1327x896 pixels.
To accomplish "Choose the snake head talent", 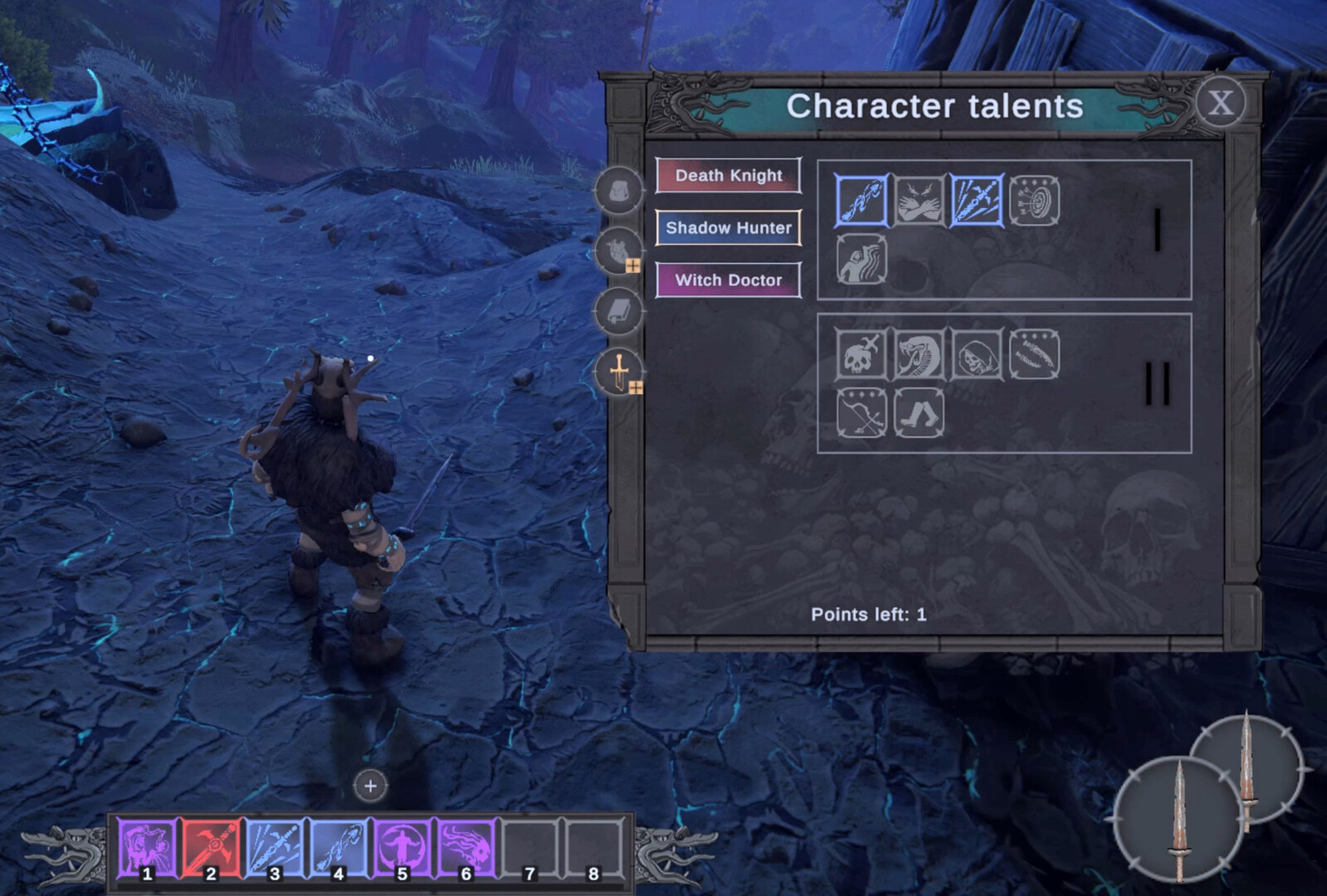I will (919, 354).
